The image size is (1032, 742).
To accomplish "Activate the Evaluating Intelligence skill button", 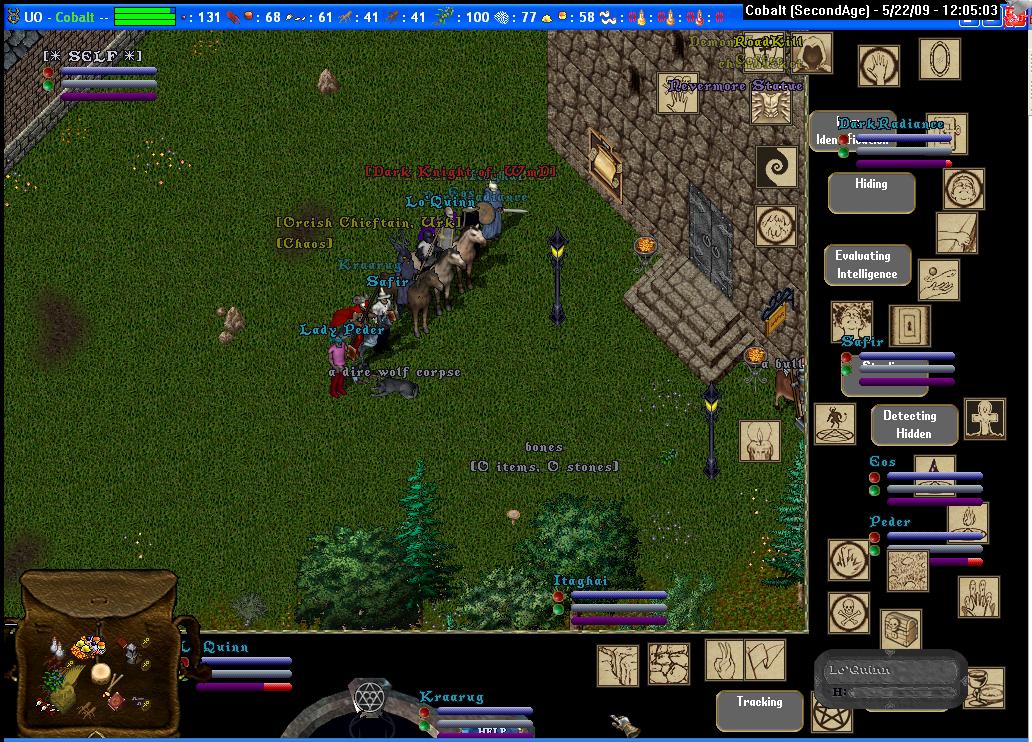I will point(867,265).
